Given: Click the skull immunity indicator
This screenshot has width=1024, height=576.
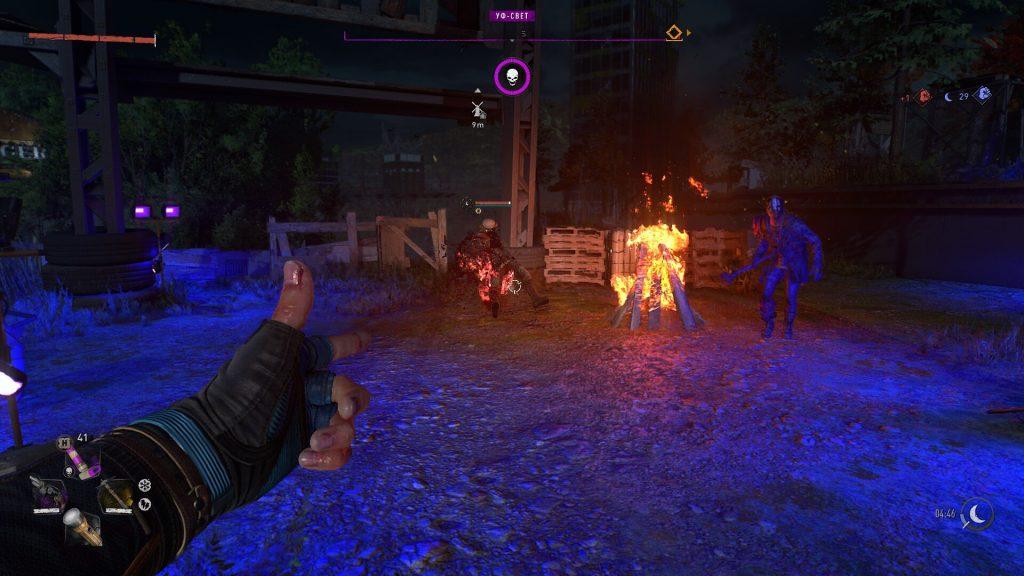Looking at the screenshot, I should click(512, 77).
